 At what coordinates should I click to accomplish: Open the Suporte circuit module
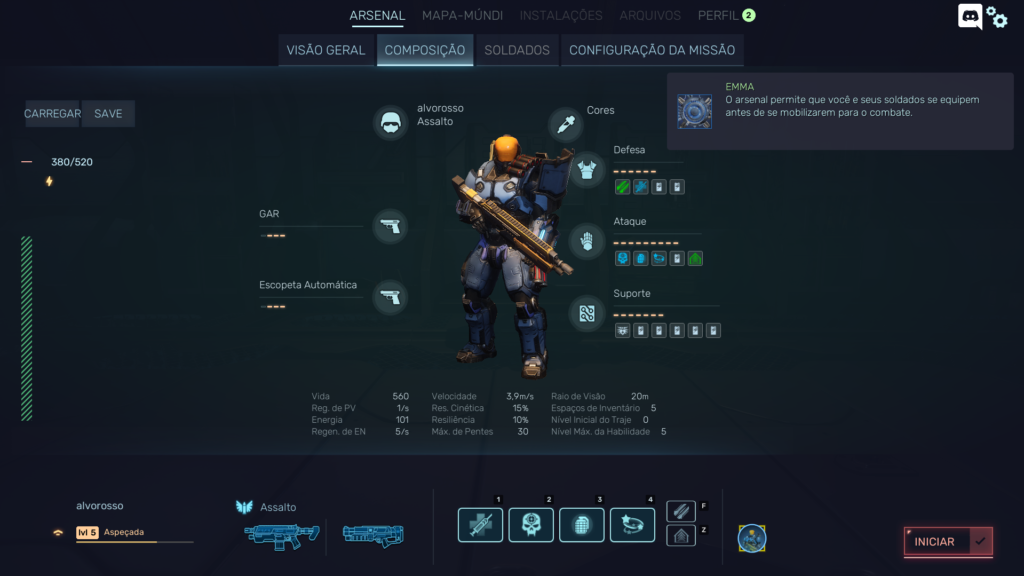click(x=587, y=313)
